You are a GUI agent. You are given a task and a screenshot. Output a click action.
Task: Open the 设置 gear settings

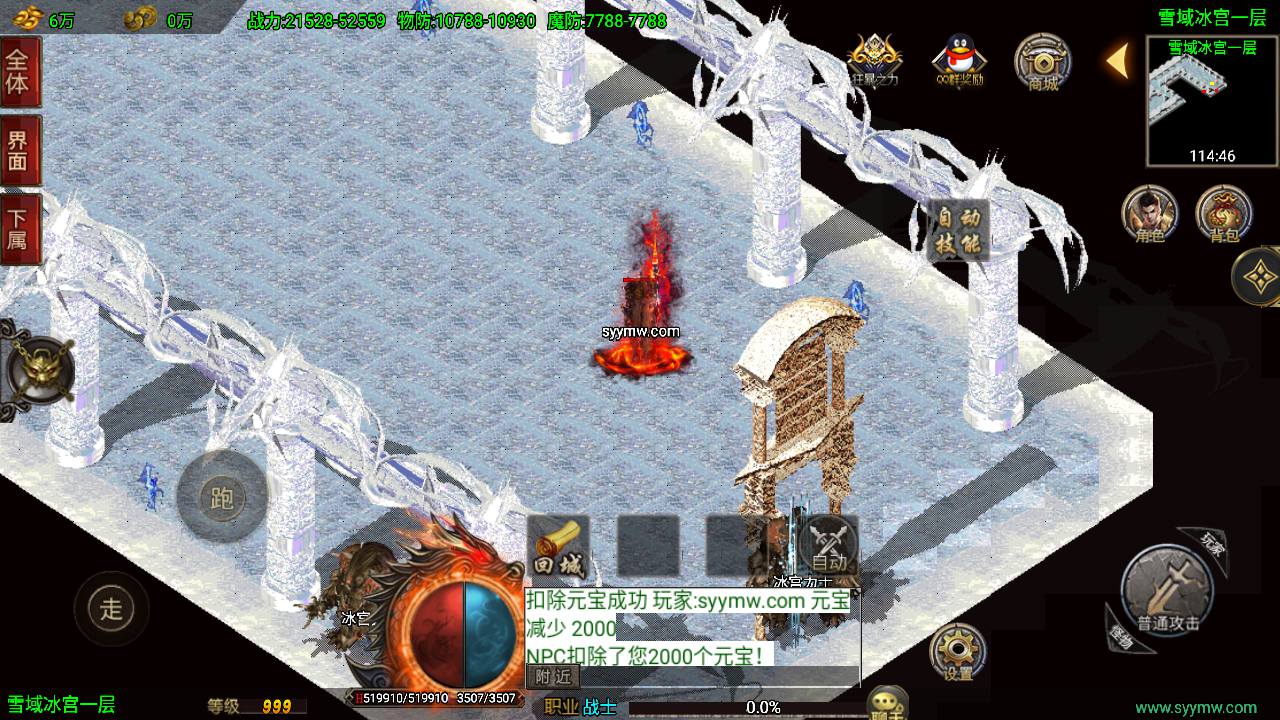(x=957, y=654)
